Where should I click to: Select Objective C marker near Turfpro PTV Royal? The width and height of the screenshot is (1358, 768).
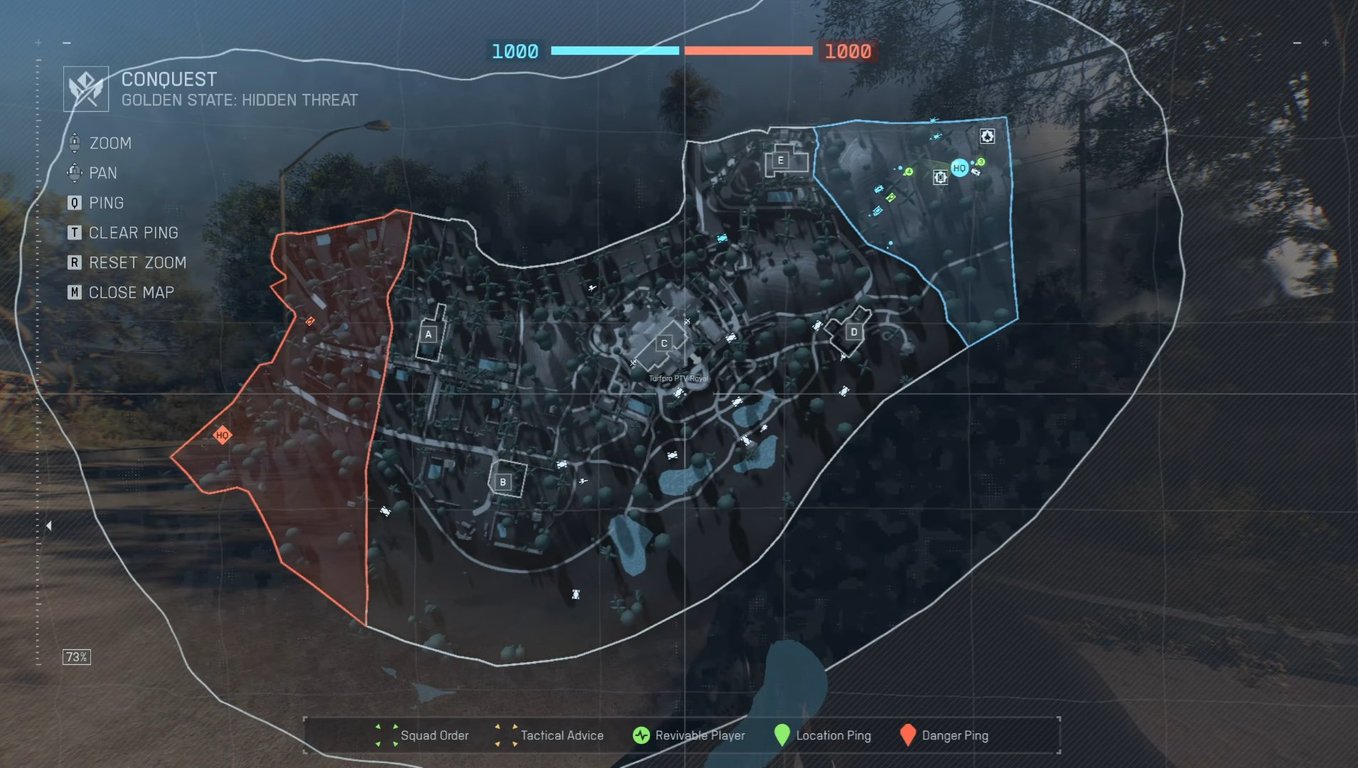[663, 343]
